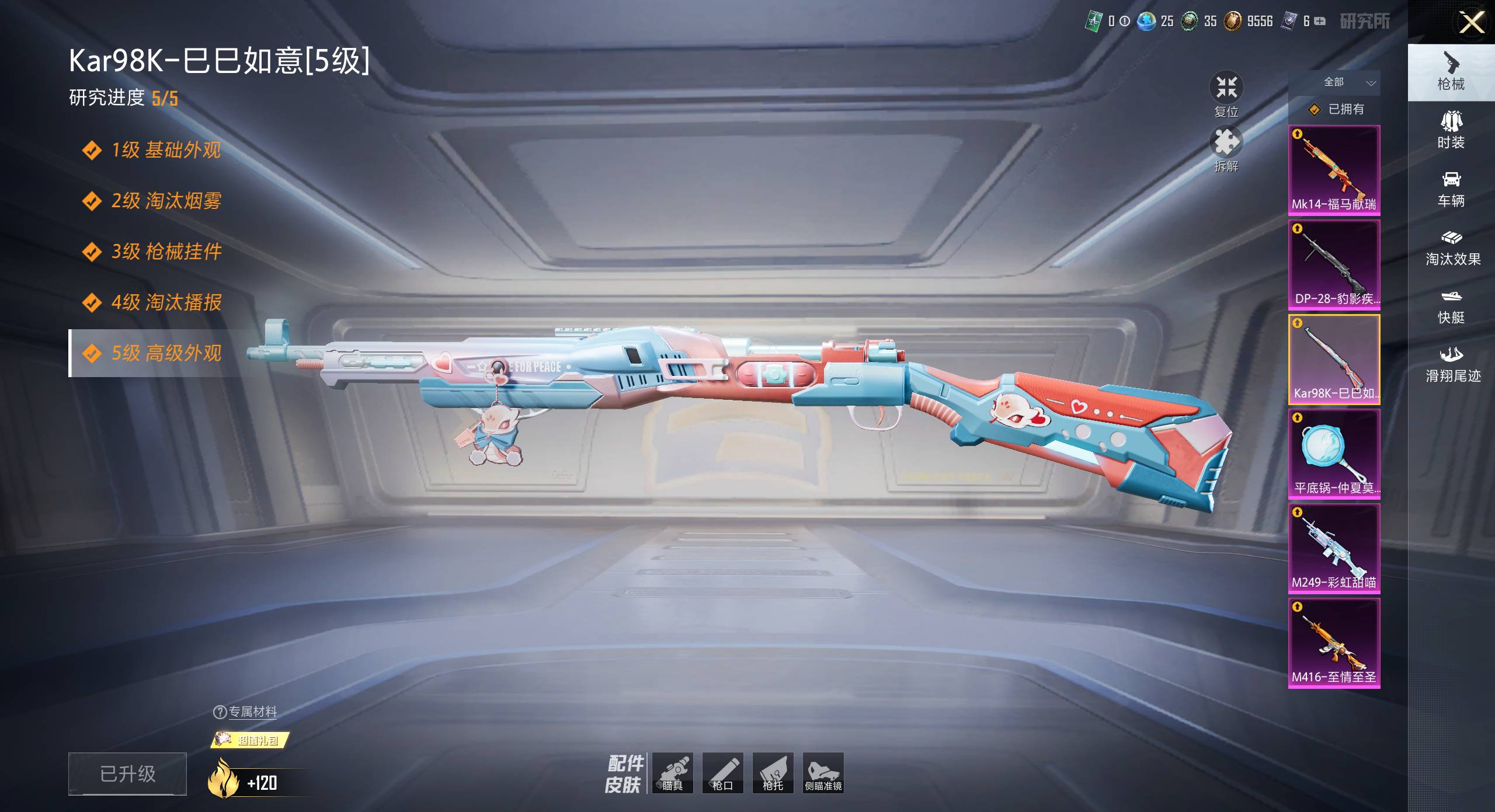Pick the M249-彩虹甜喵 skin thumbnail
The height and width of the screenshot is (812, 1495).
tap(1334, 548)
